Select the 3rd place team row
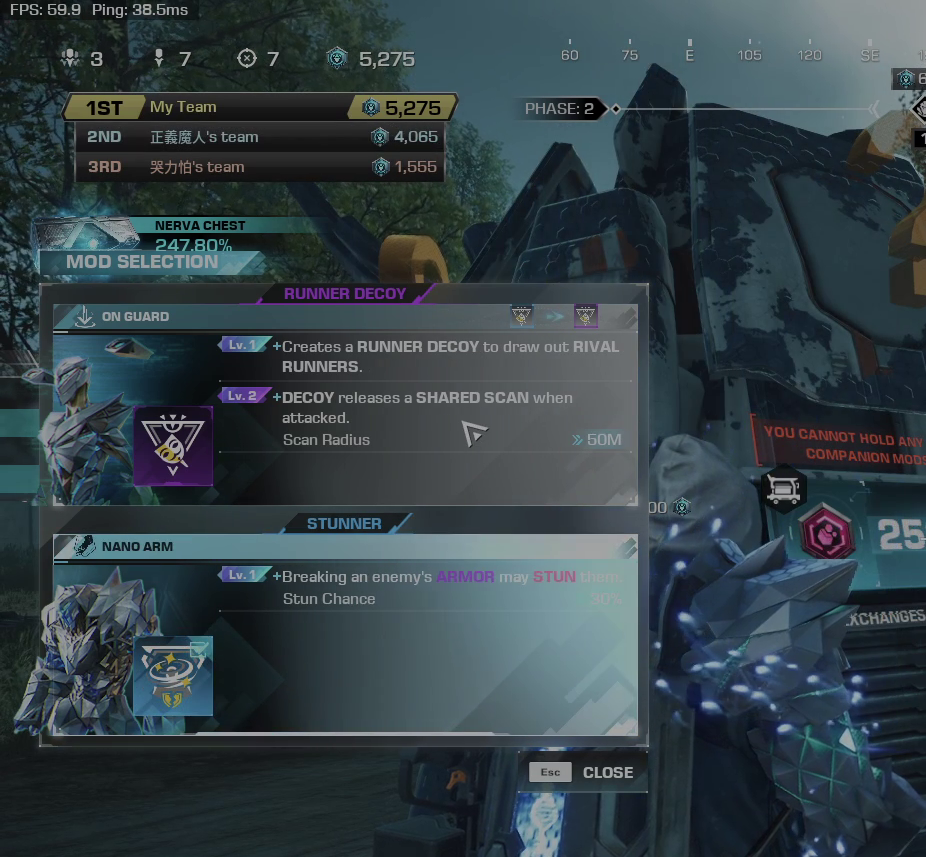The height and width of the screenshot is (857, 926). click(x=260, y=167)
